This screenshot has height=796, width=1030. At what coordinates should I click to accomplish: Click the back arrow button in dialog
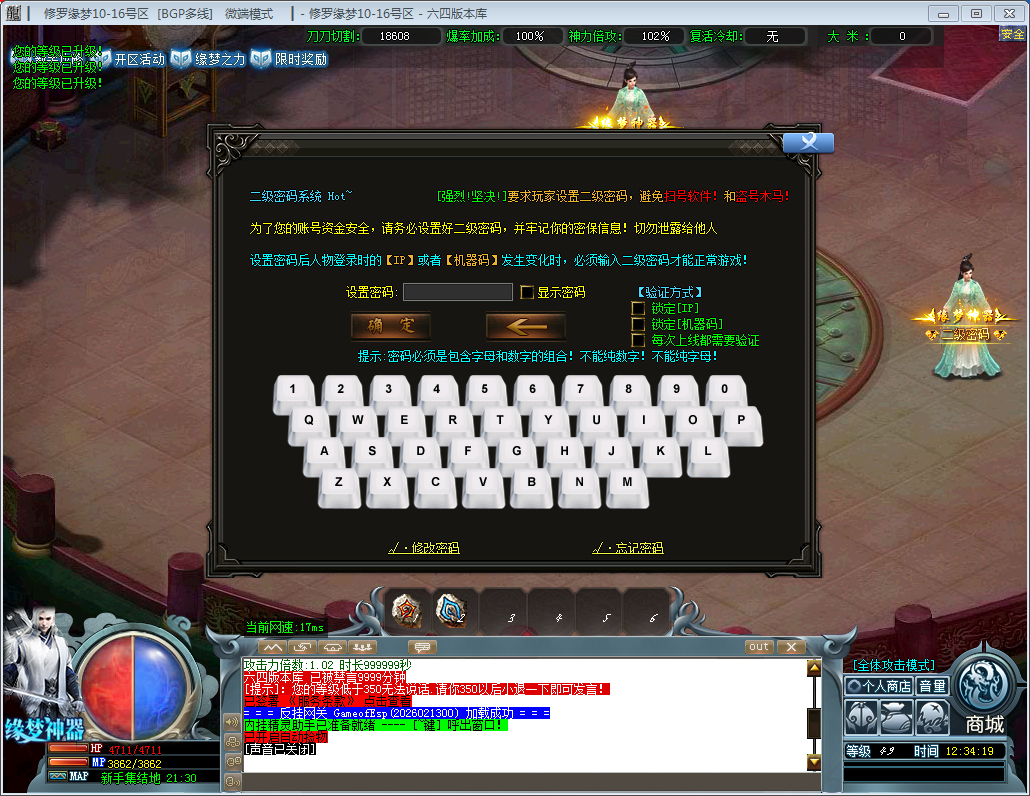tap(525, 326)
